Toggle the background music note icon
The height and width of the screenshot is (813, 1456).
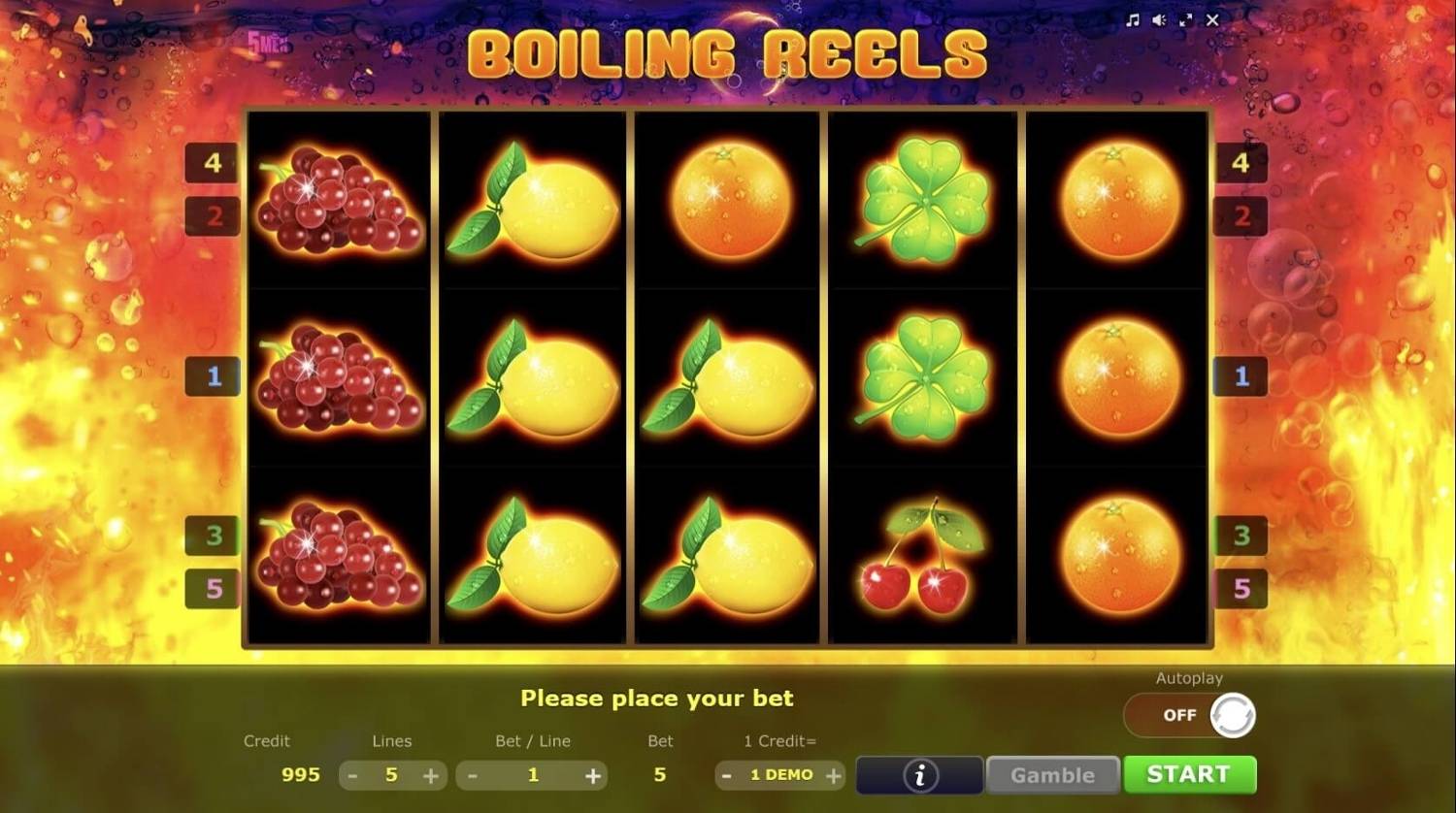click(x=1132, y=19)
